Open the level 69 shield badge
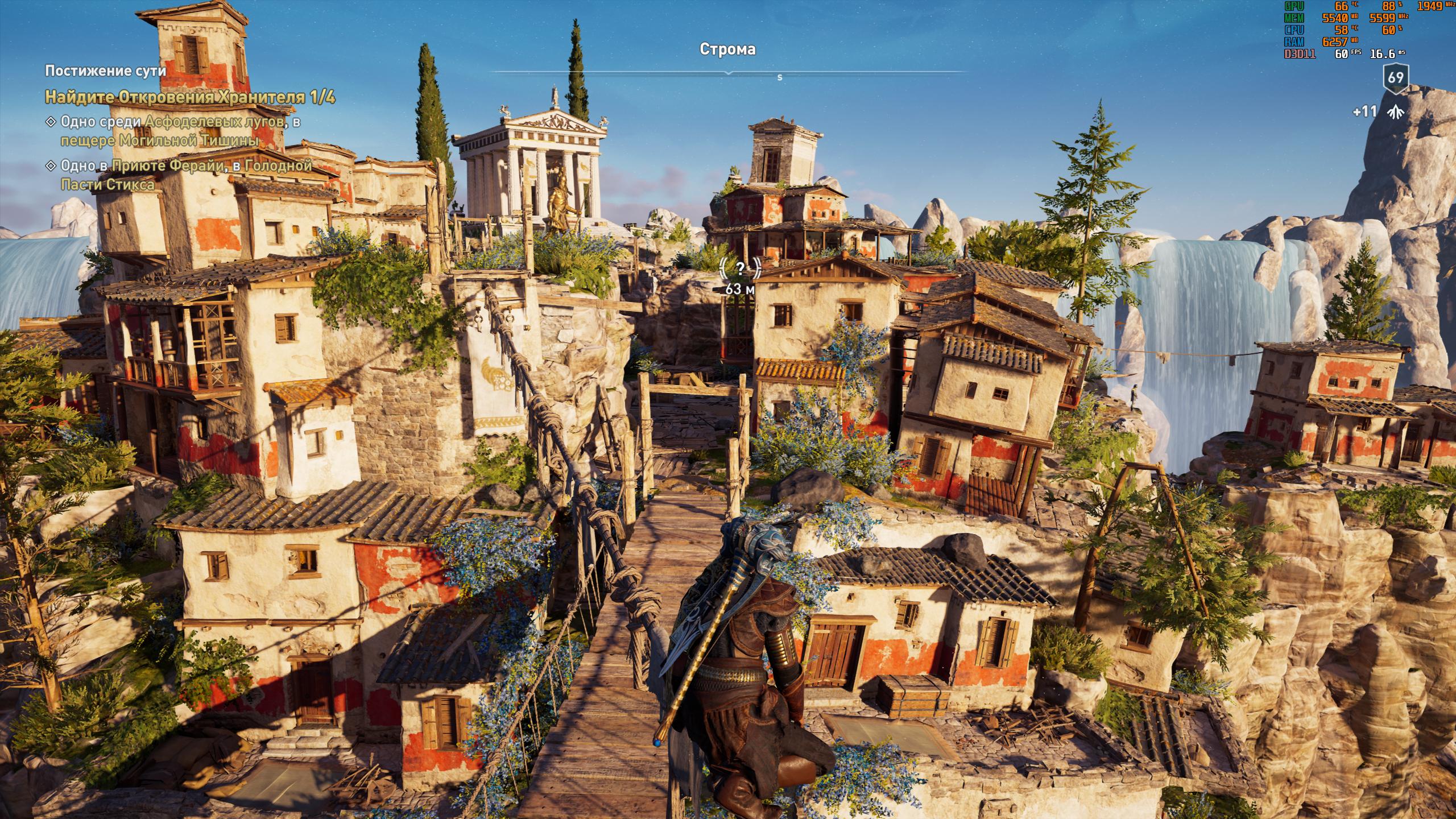Viewport: 1456px width, 819px height. tap(1395, 78)
